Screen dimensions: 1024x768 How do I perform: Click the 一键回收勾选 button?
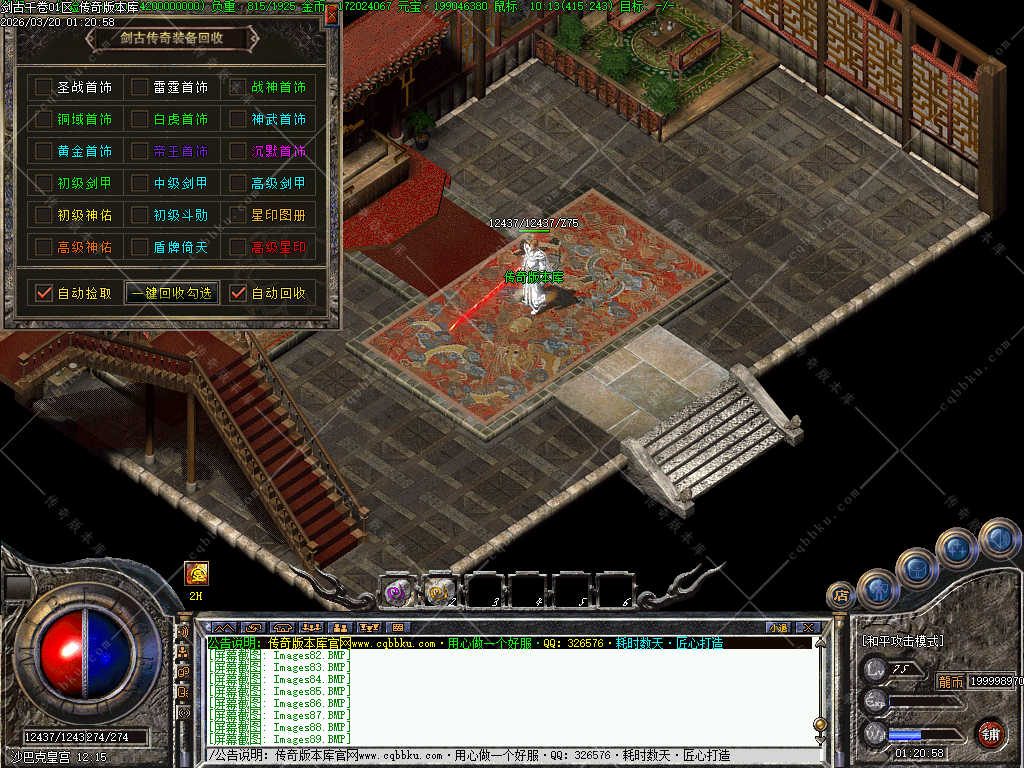click(172, 293)
